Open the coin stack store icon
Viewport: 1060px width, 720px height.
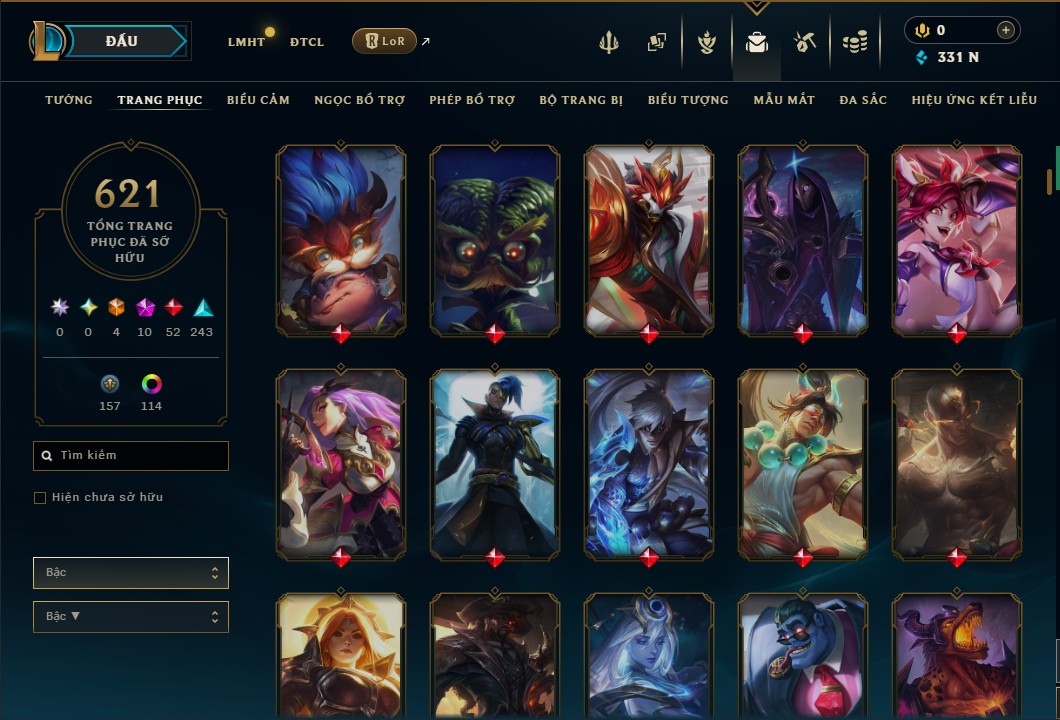tap(854, 42)
